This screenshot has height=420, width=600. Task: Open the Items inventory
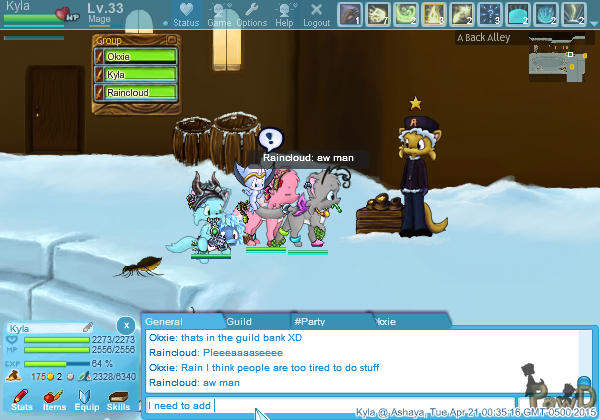click(x=54, y=400)
